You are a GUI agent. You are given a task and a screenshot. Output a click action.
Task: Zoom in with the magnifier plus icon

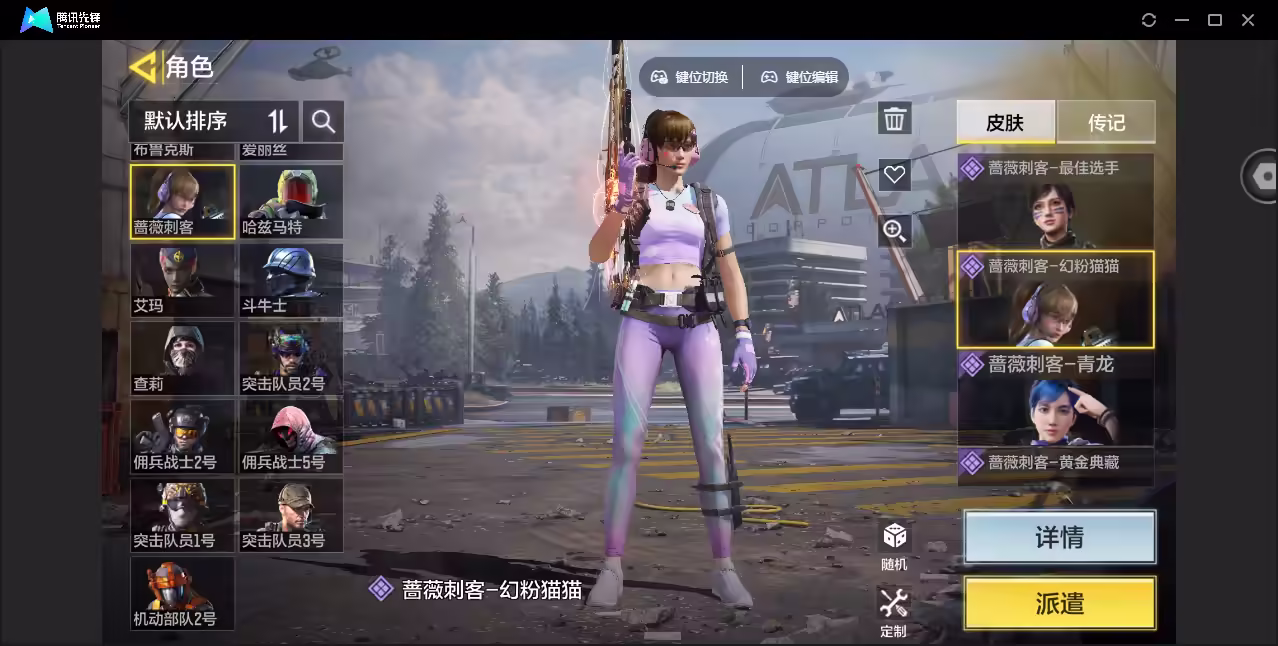(x=894, y=231)
